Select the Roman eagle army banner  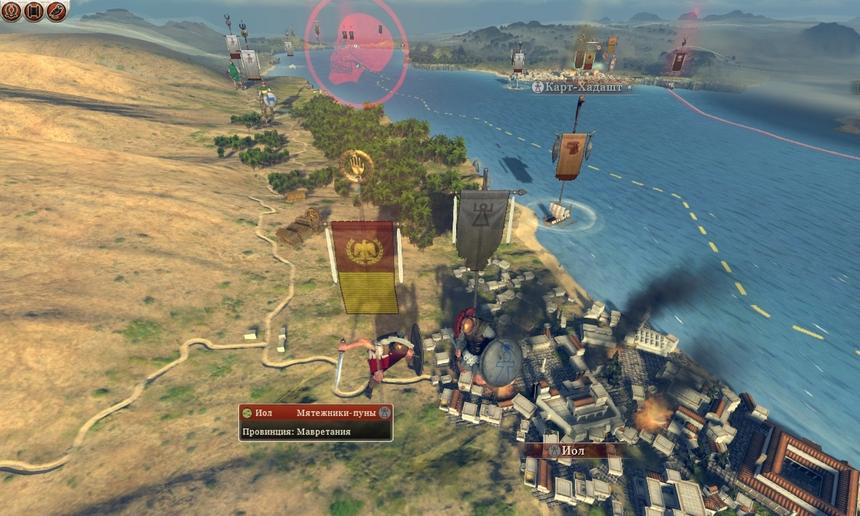(364, 266)
